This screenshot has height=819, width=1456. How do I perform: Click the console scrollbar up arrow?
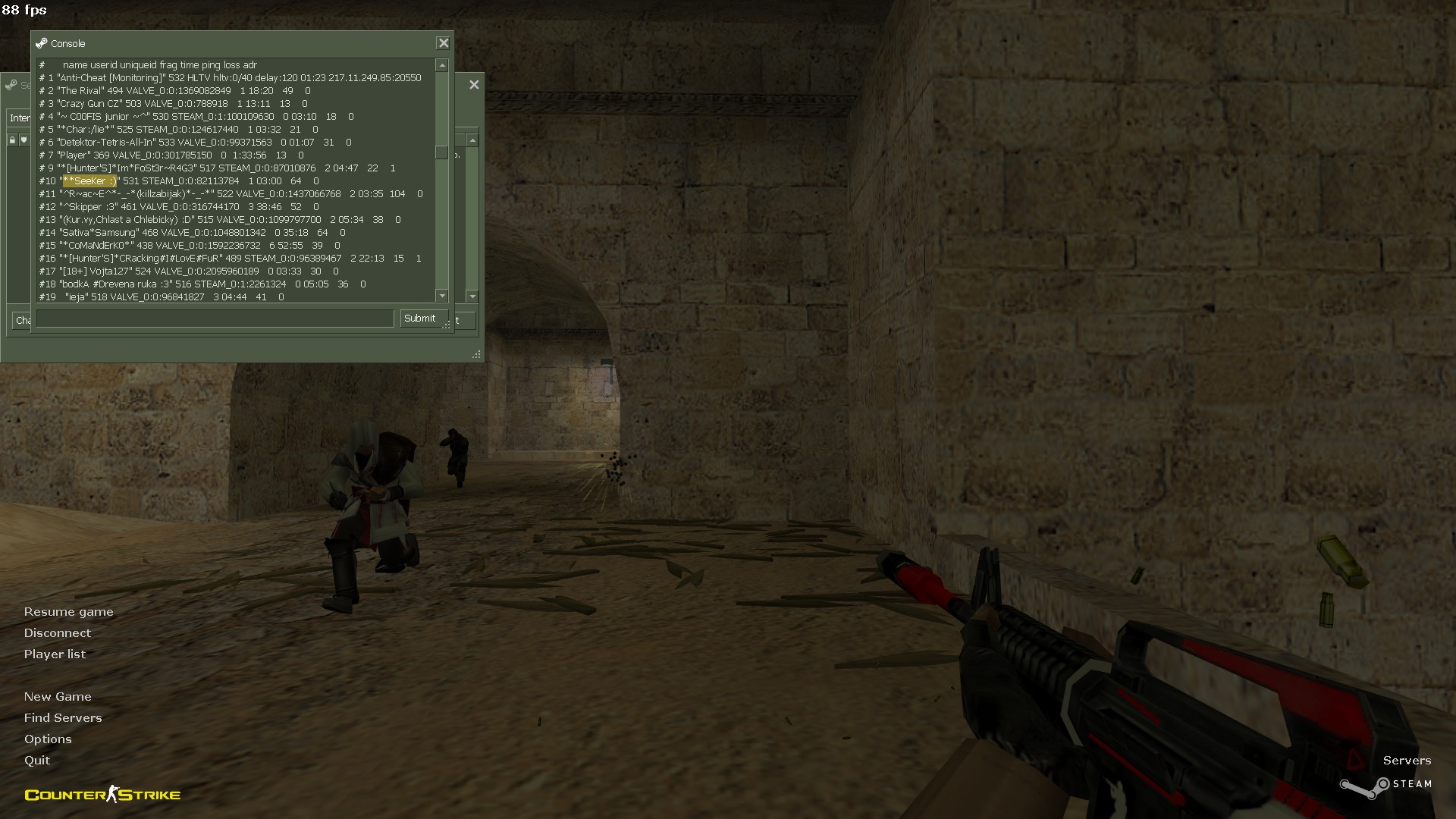(x=442, y=66)
